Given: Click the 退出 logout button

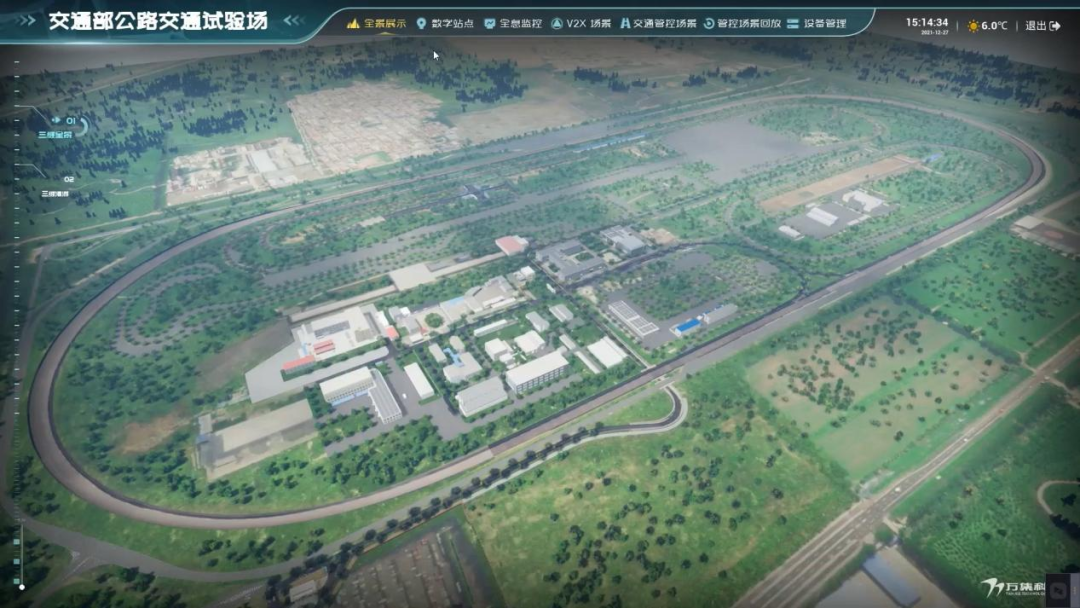Looking at the screenshot, I should (x=1043, y=26).
